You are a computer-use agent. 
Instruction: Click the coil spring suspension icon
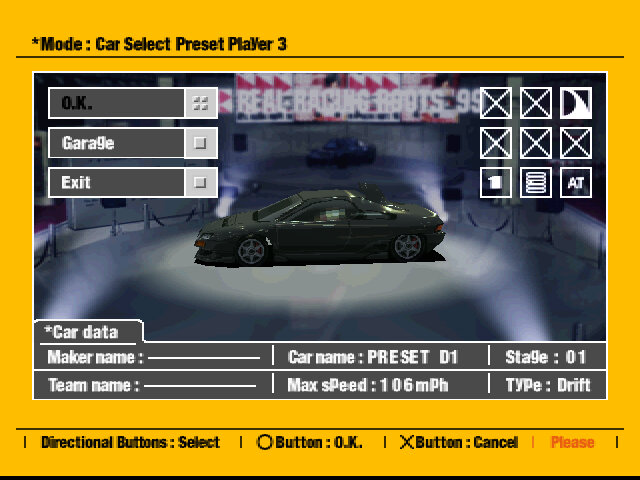tap(536, 183)
